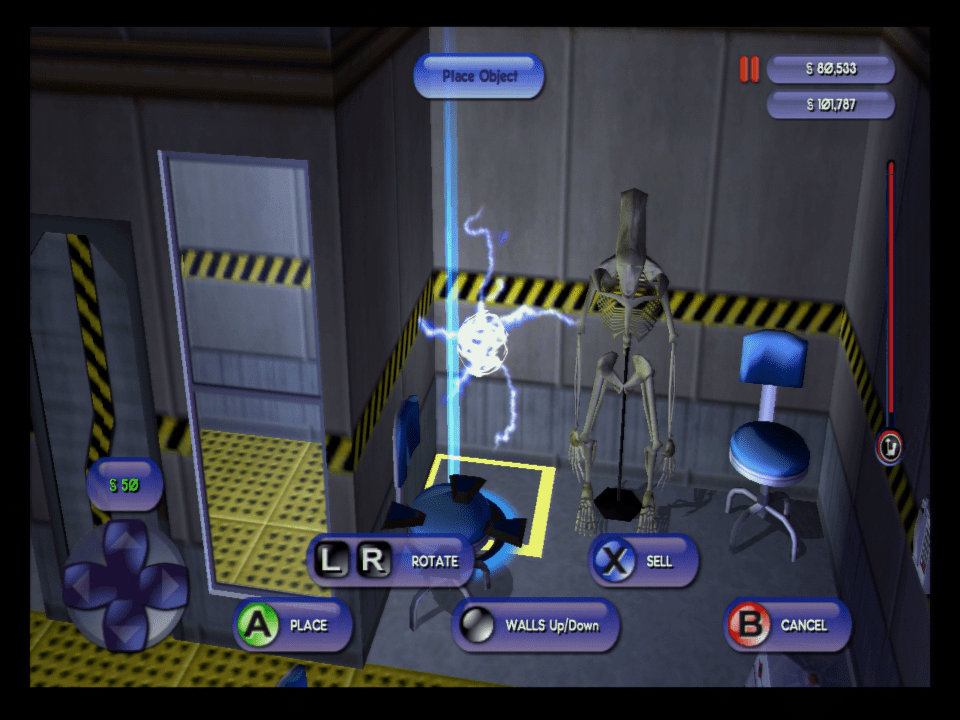The height and width of the screenshot is (720, 960).
Task: Click the red pause icon
Action: tap(749, 69)
